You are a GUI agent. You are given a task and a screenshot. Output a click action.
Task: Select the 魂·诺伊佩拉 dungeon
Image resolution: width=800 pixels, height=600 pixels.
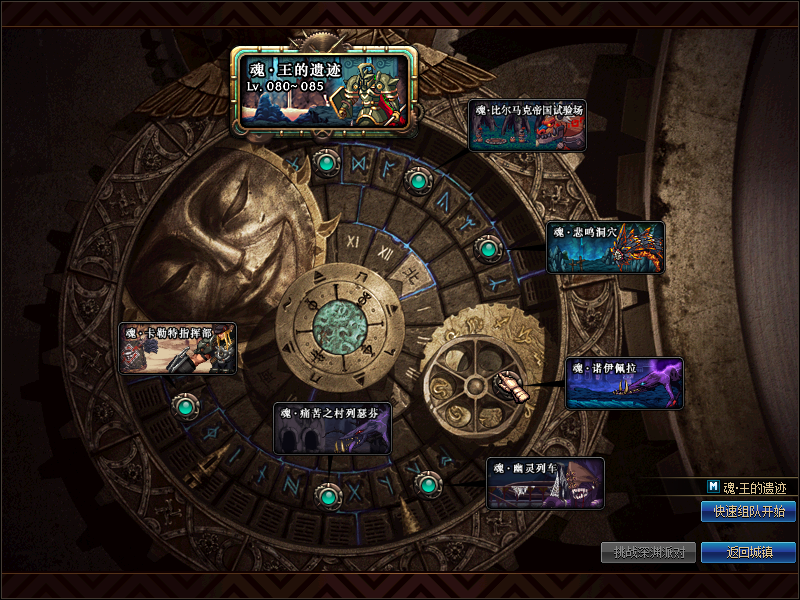[624, 384]
